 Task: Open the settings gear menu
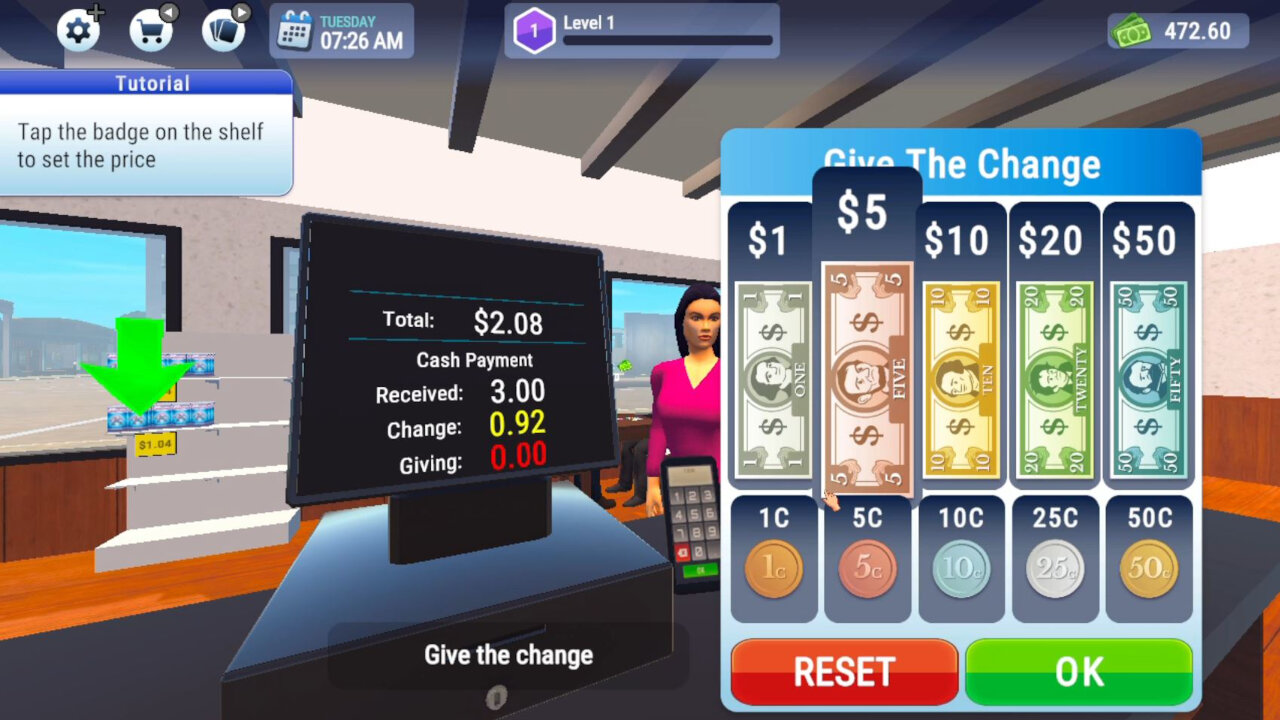point(78,30)
